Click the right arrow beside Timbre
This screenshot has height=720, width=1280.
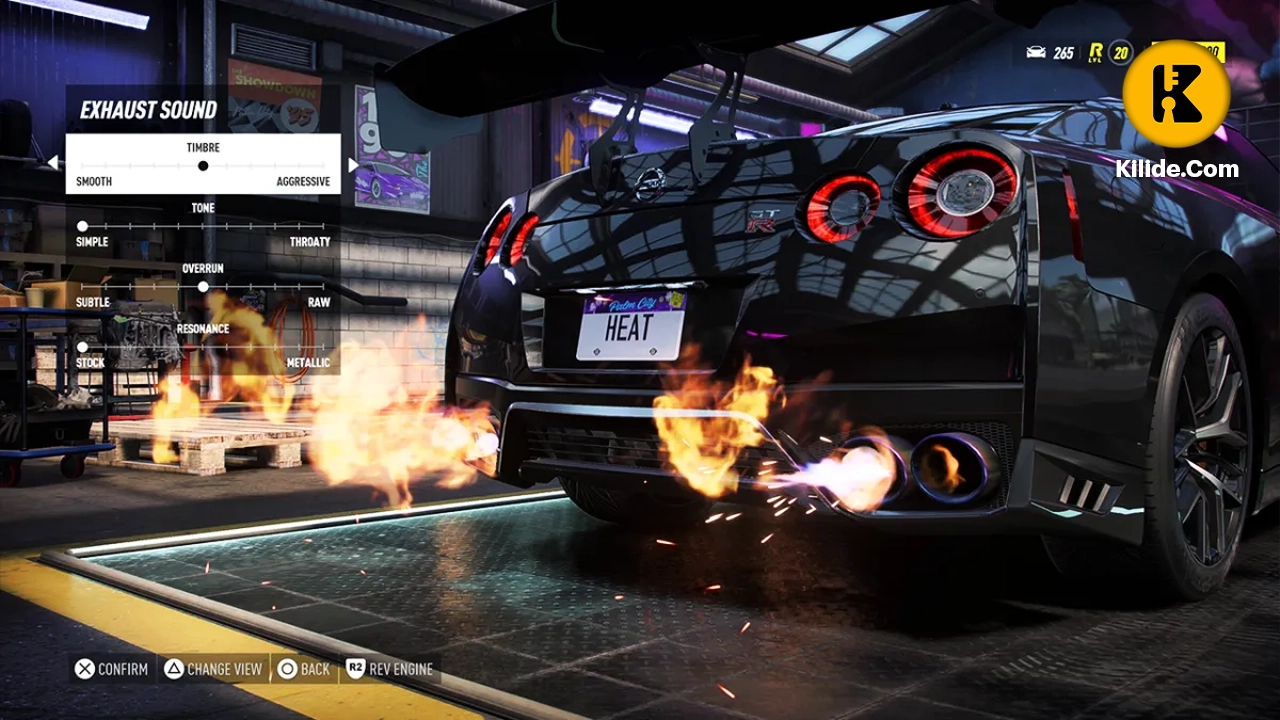(x=353, y=162)
